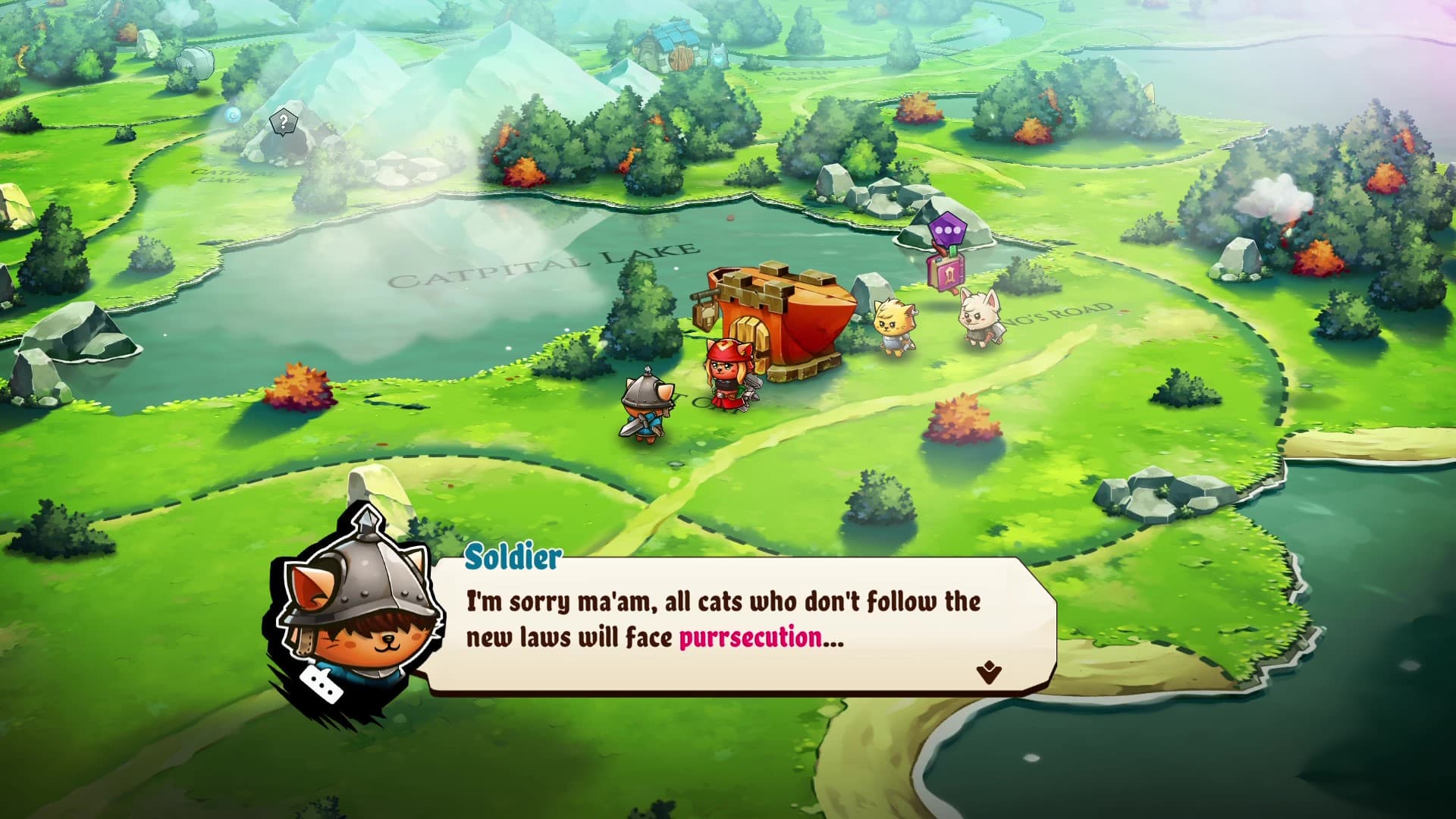Advance dialogue with the continue arrow
Image resolution: width=1456 pixels, height=819 pixels.
(x=989, y=672)
